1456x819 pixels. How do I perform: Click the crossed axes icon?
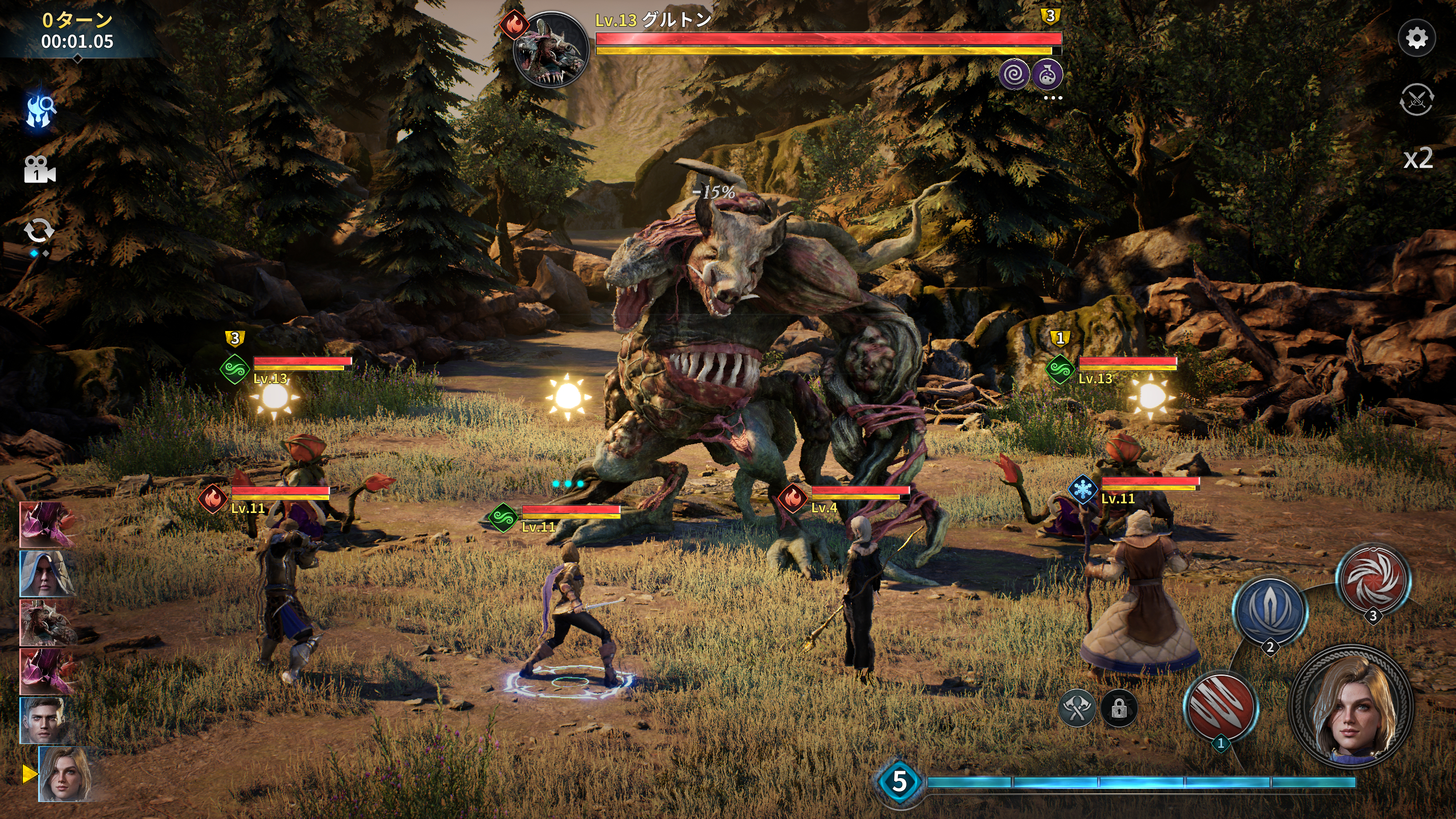point(1077,709)
